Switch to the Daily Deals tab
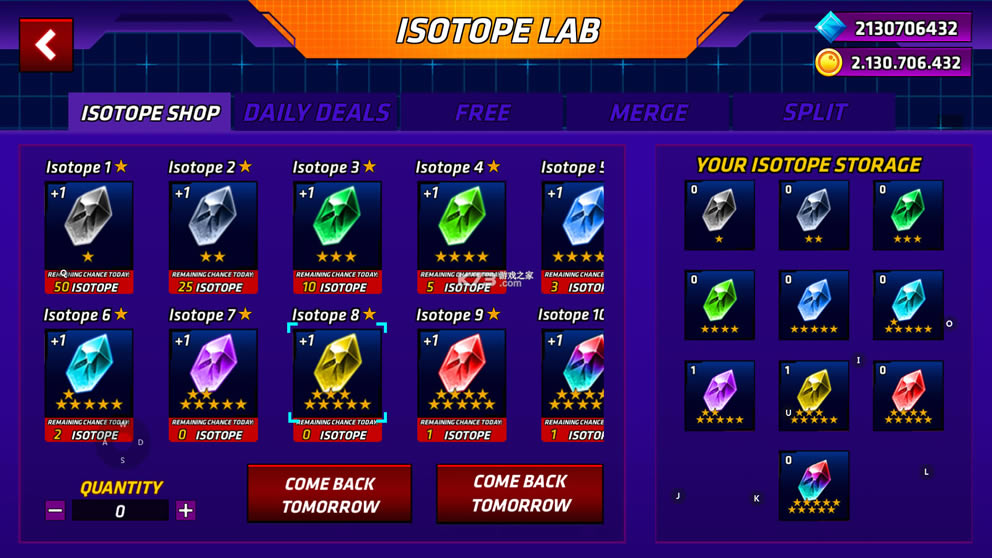Screen dimensions: 992x558 [316, 113]
